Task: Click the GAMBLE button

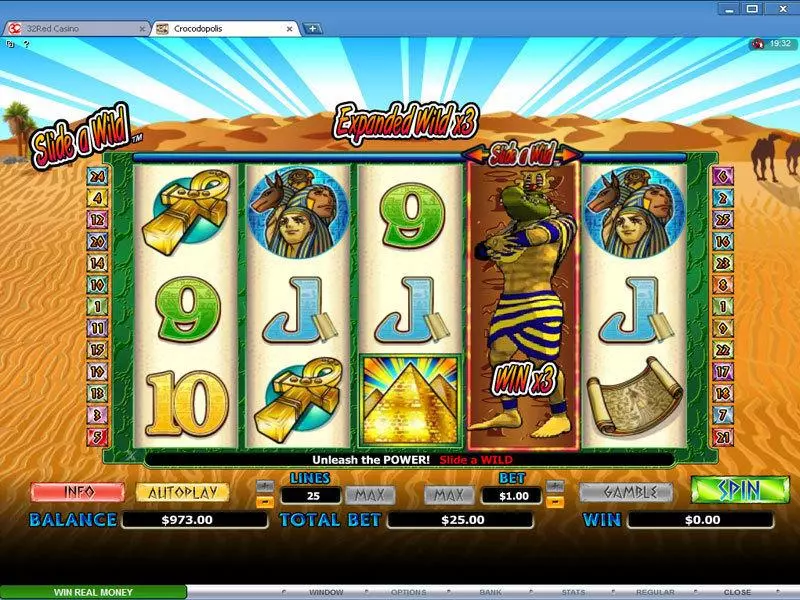Action: click(x=626, y=492)
